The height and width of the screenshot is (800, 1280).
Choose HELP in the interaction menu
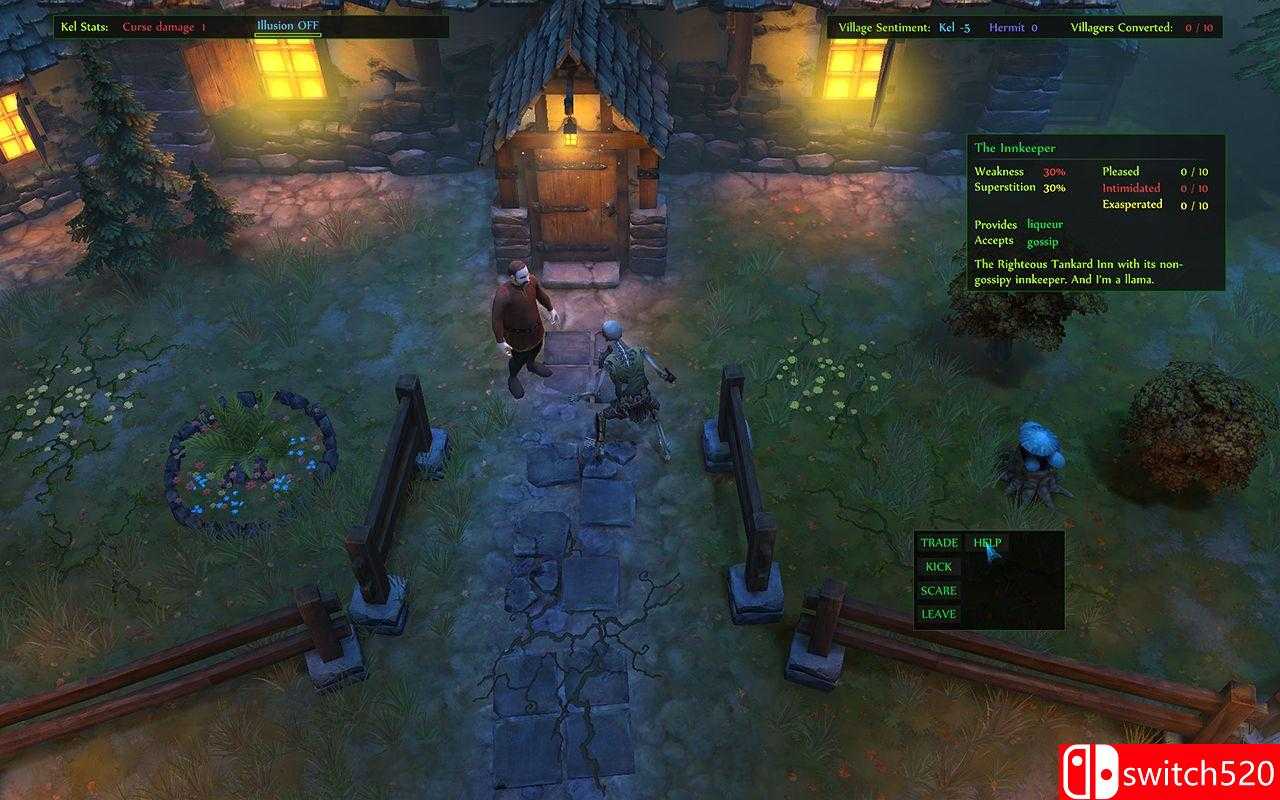coord(988,543)
